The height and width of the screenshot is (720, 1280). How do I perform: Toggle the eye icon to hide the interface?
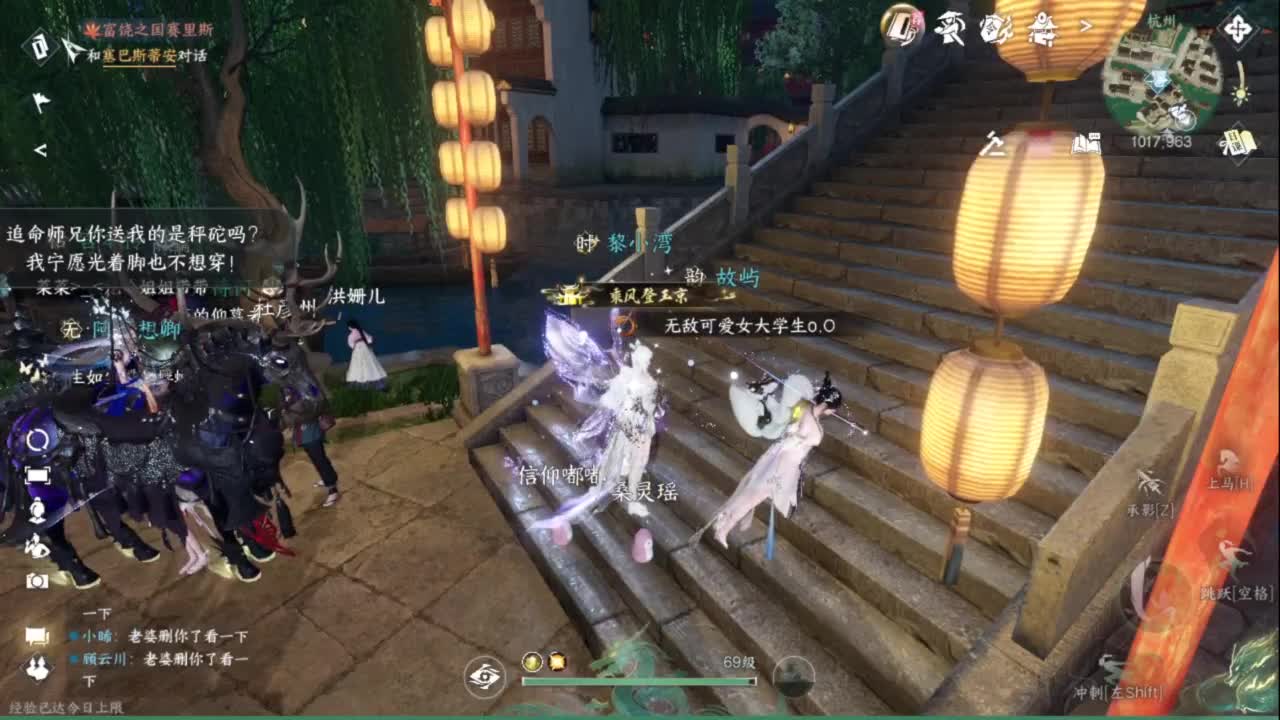point(487,677)
